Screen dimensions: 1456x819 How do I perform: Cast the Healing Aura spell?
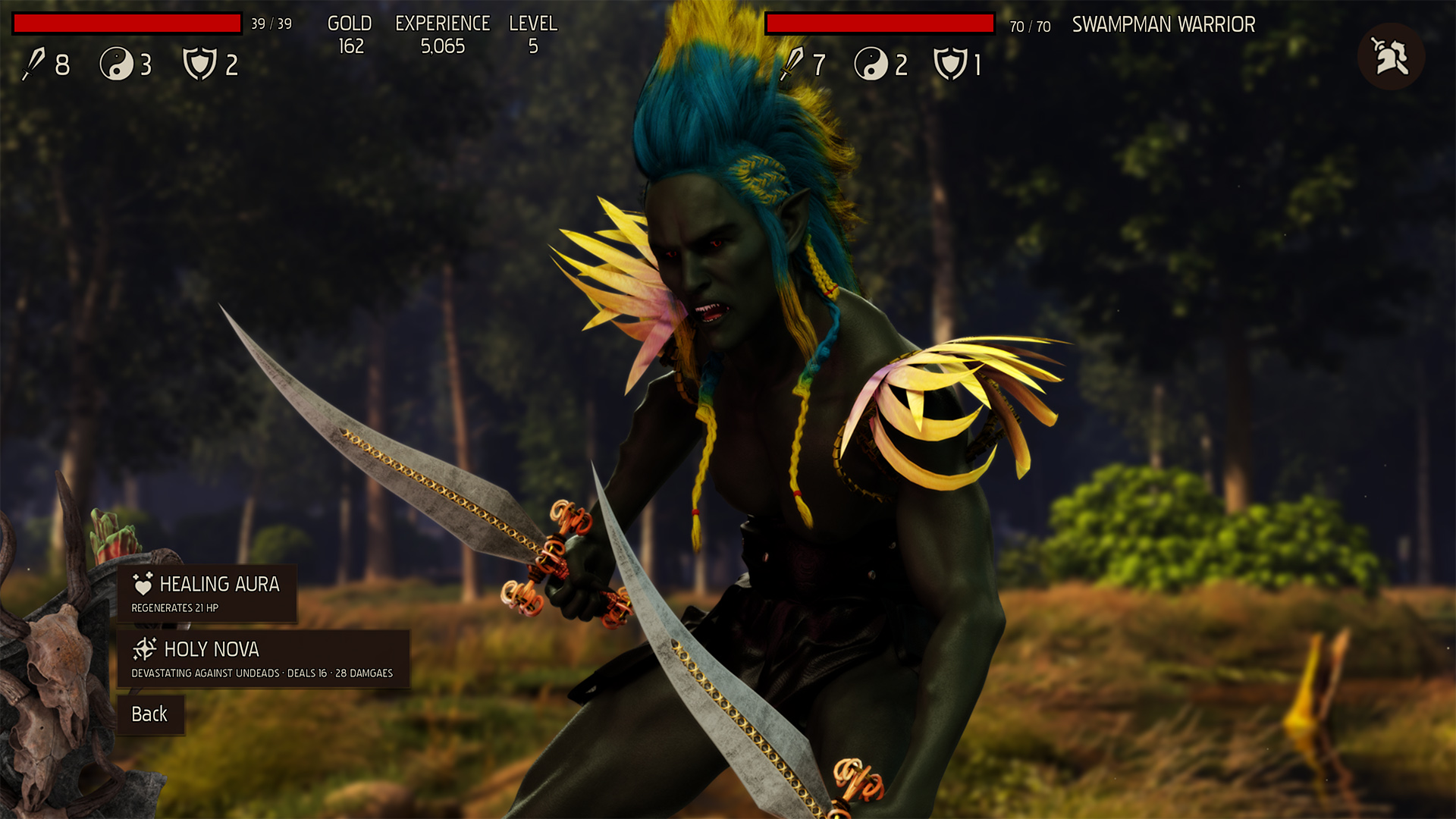tap(206, 594)
